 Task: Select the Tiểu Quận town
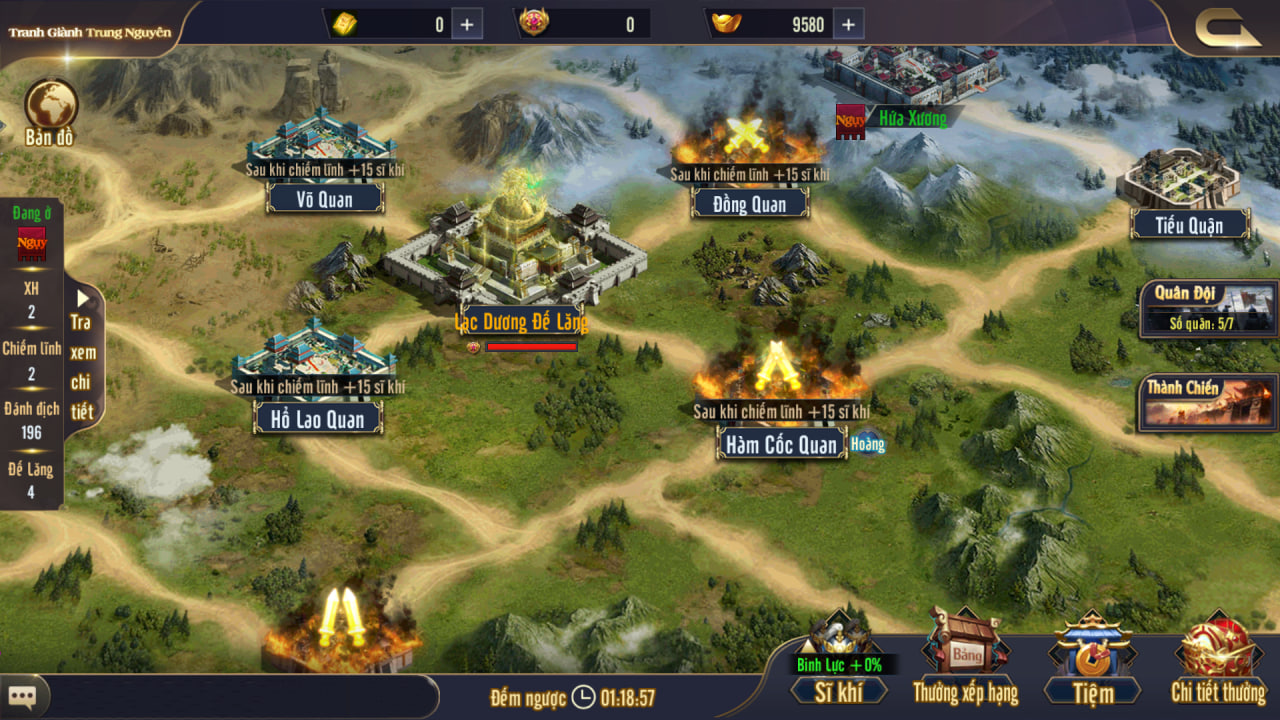1189,225
